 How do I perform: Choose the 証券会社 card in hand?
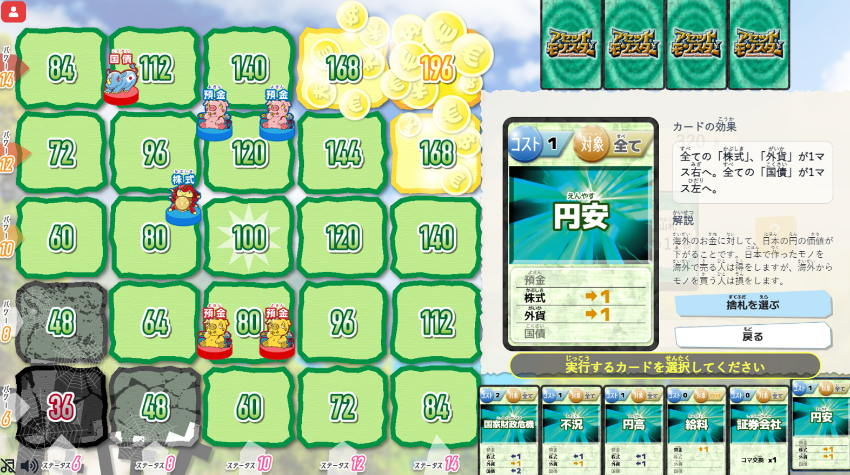pyautogui.click(x=758, y=430)
